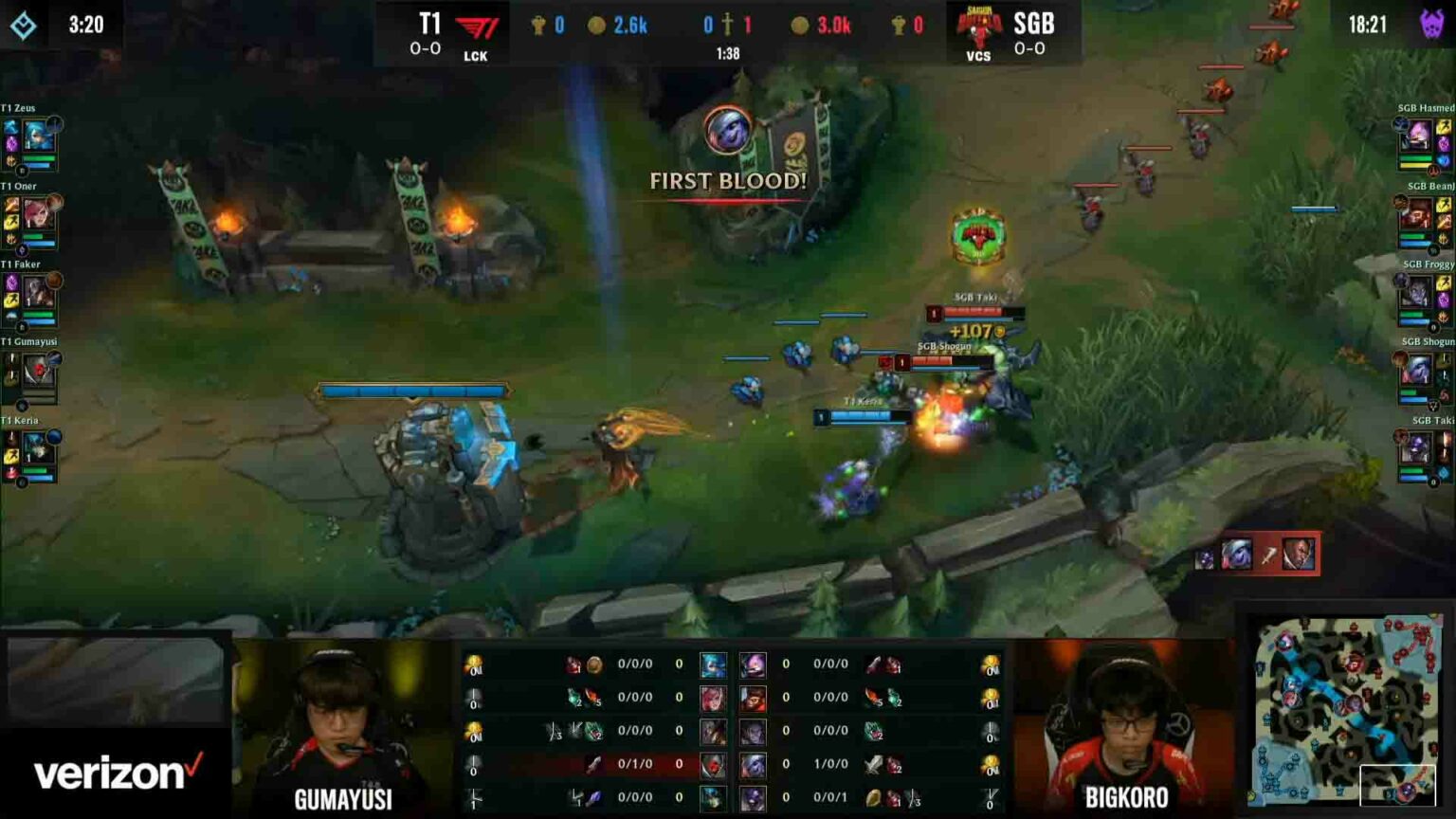Screen dimensions: 1456x819
Task: Select the gold coin icon beside 2.6k
Action: (595, 27)
